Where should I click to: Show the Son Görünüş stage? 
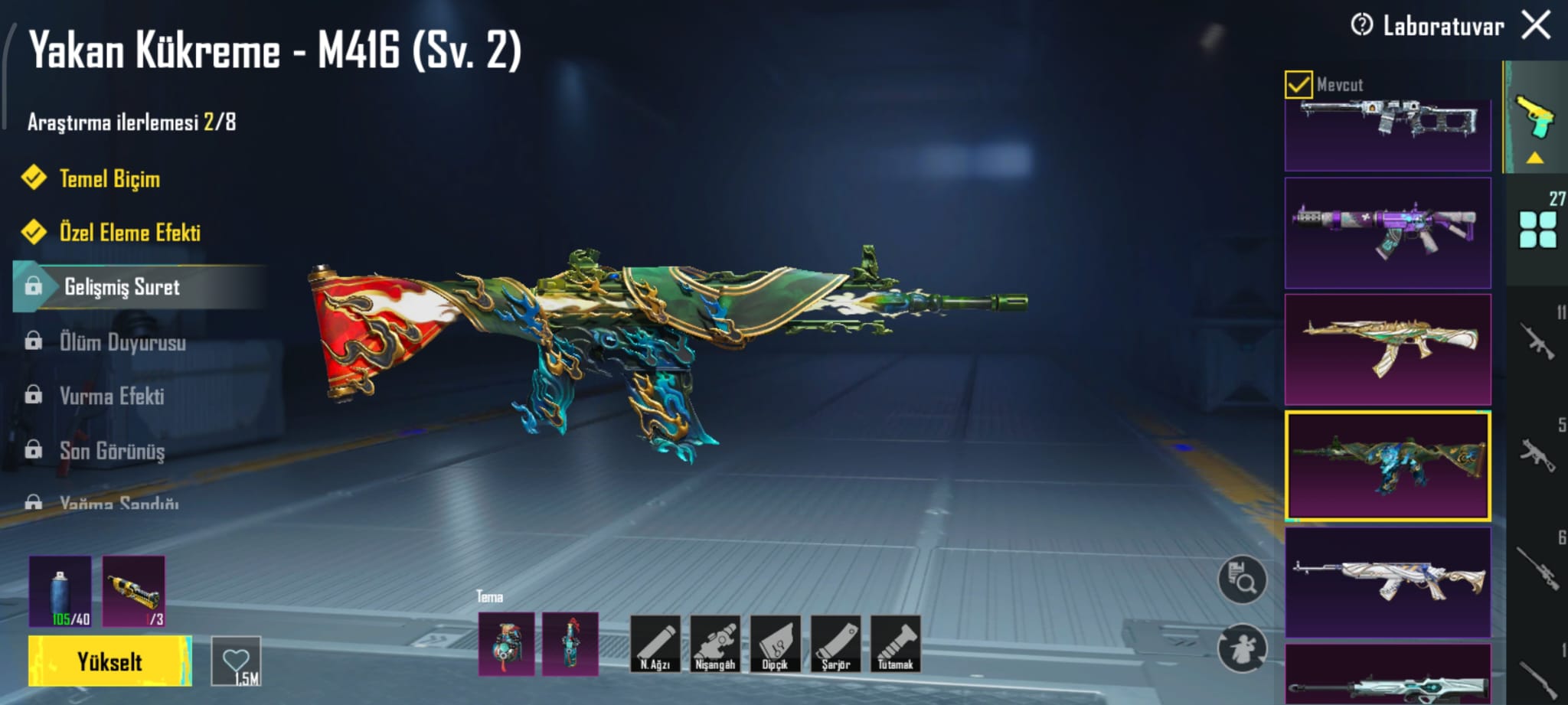112,452
